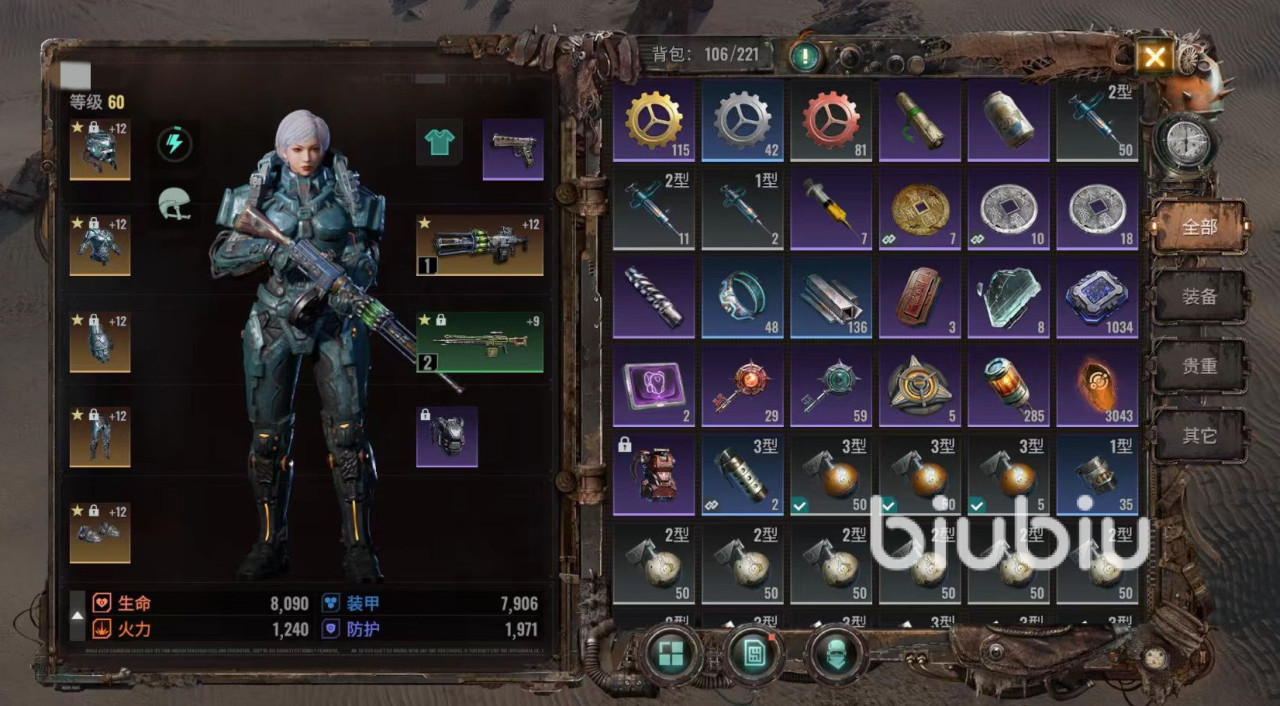Switch to the 全部 tab
Screen dimensions: 1280x706
point(1200,227)
